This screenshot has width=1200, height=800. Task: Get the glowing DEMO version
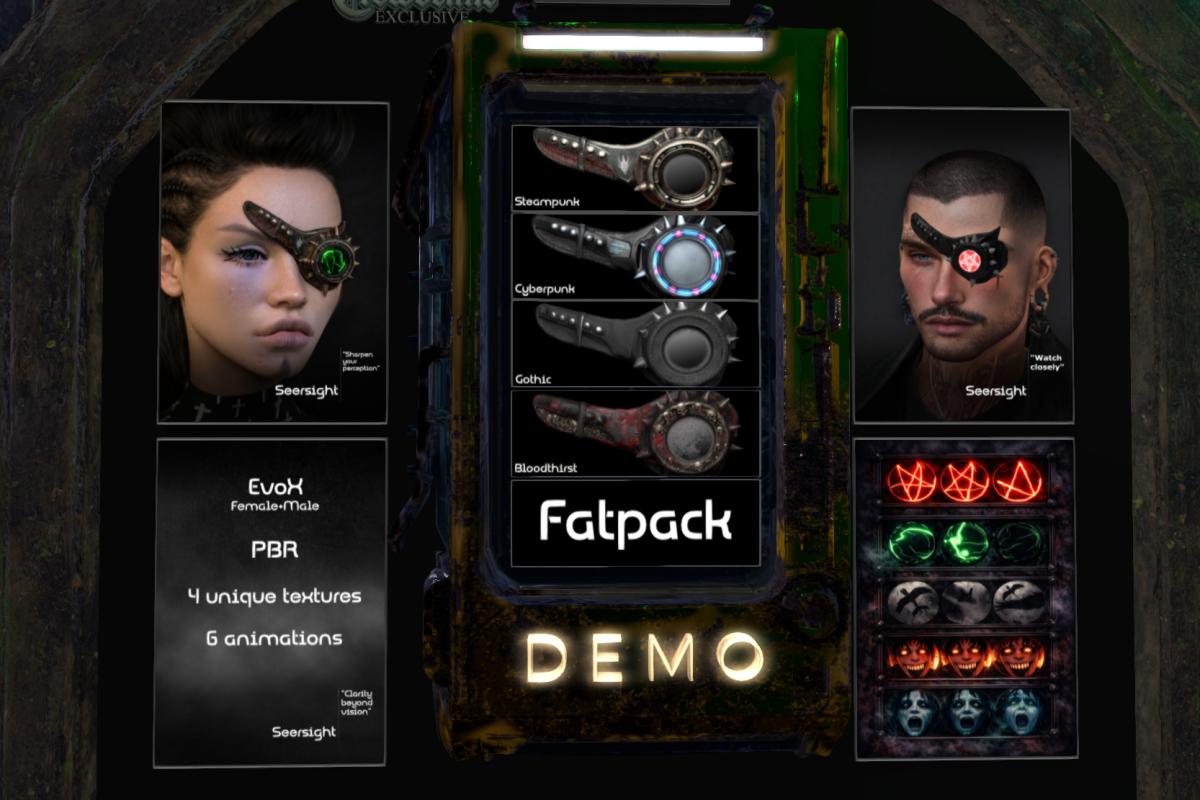[x=645, y=657]
